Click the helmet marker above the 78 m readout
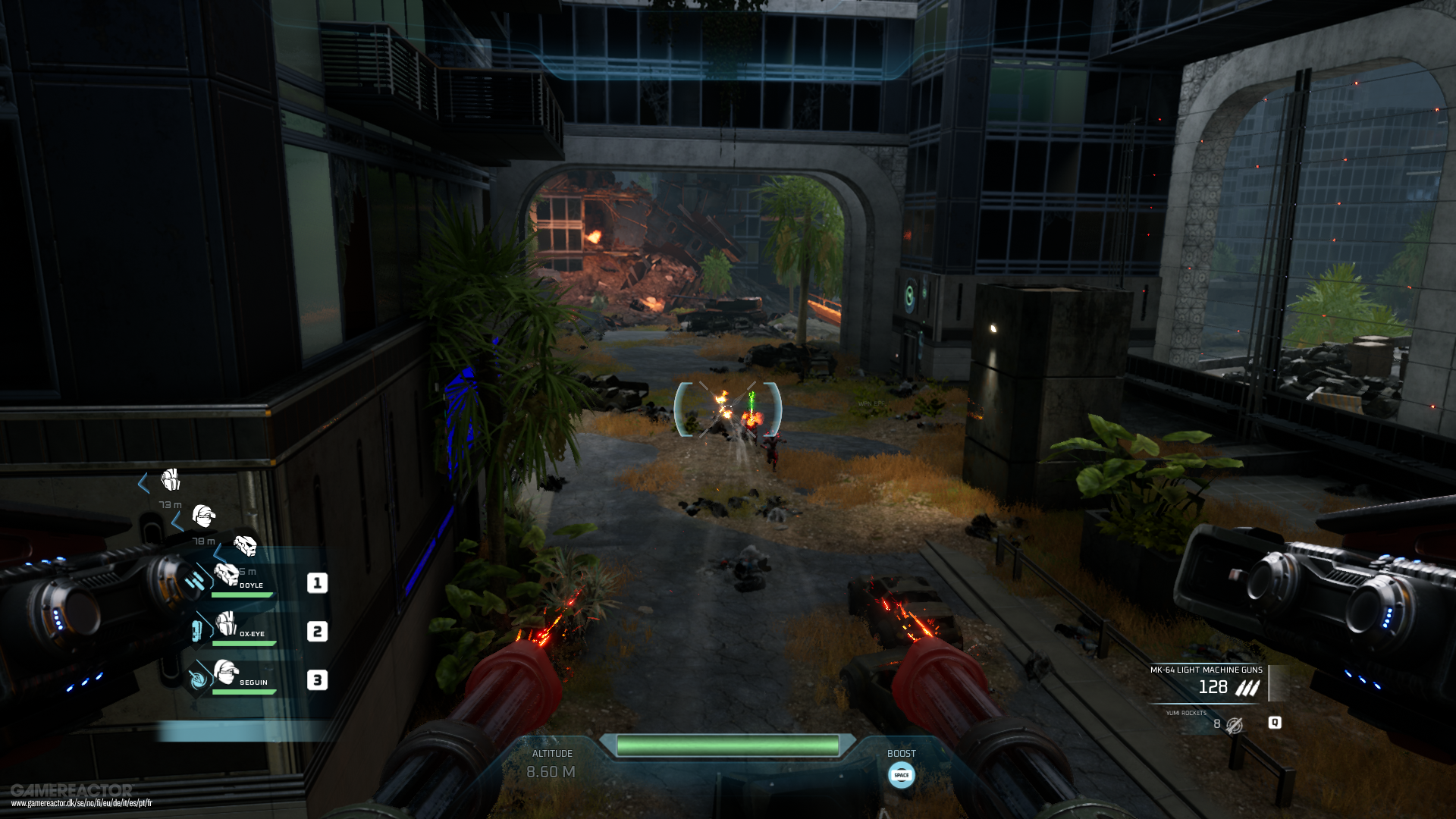Image resolution: width=1456 pixels, height=819 pixels. pos(202,517)
